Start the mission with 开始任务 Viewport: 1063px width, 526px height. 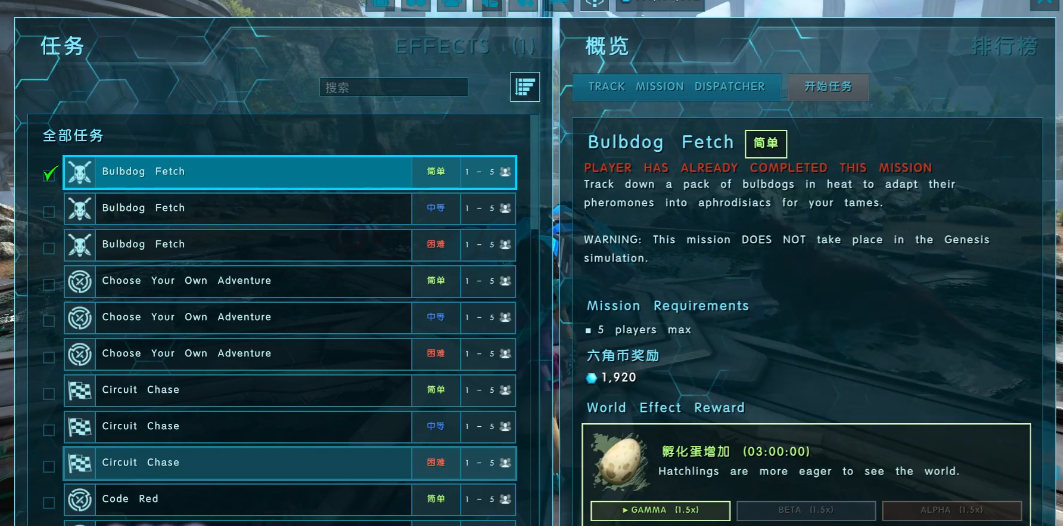[828, 87]
